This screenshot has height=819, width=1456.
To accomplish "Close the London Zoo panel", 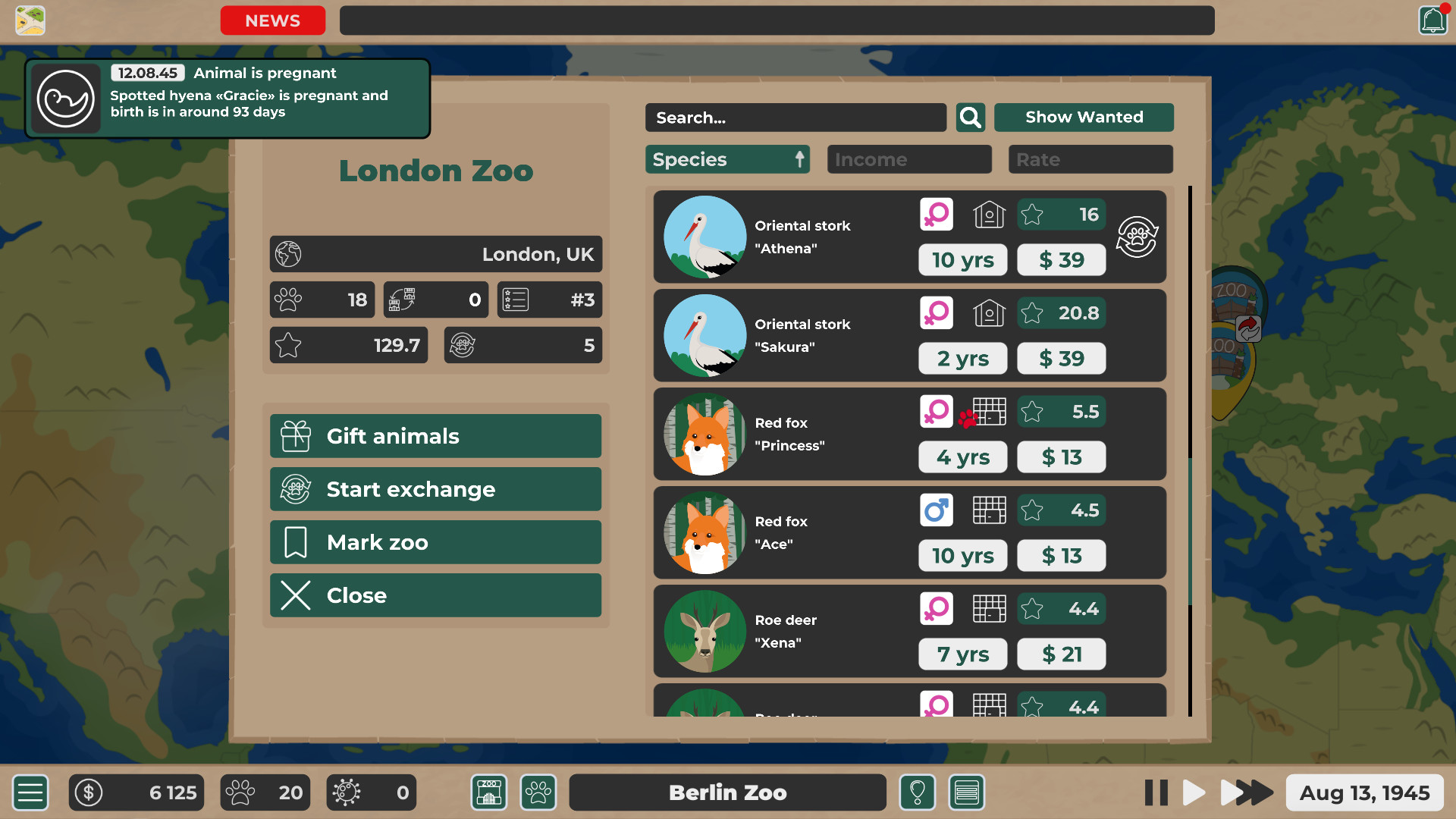I will point(435,595).
